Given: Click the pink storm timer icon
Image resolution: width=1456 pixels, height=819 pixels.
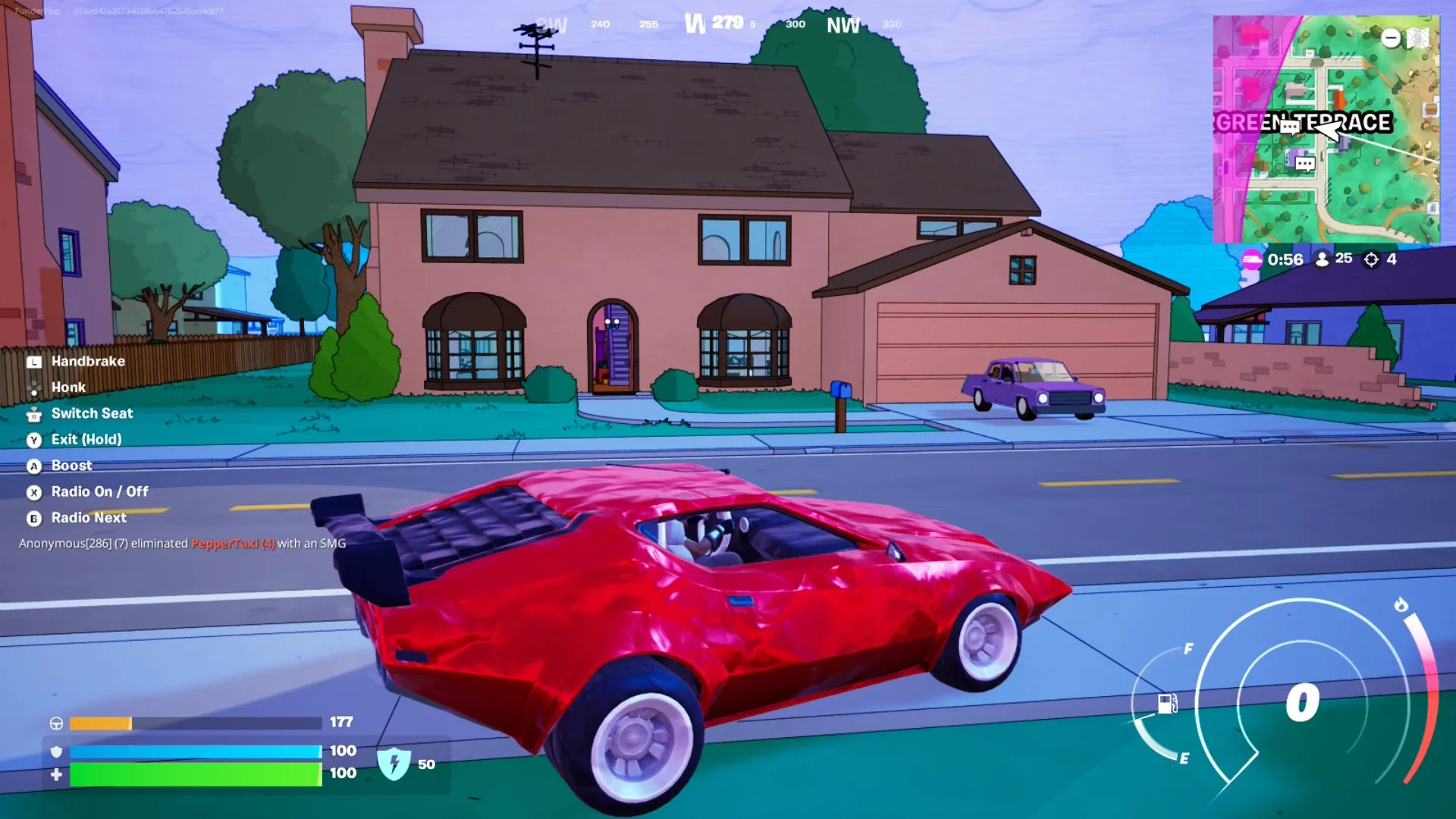Looking at the screenshot, I should coord(1251,259).
